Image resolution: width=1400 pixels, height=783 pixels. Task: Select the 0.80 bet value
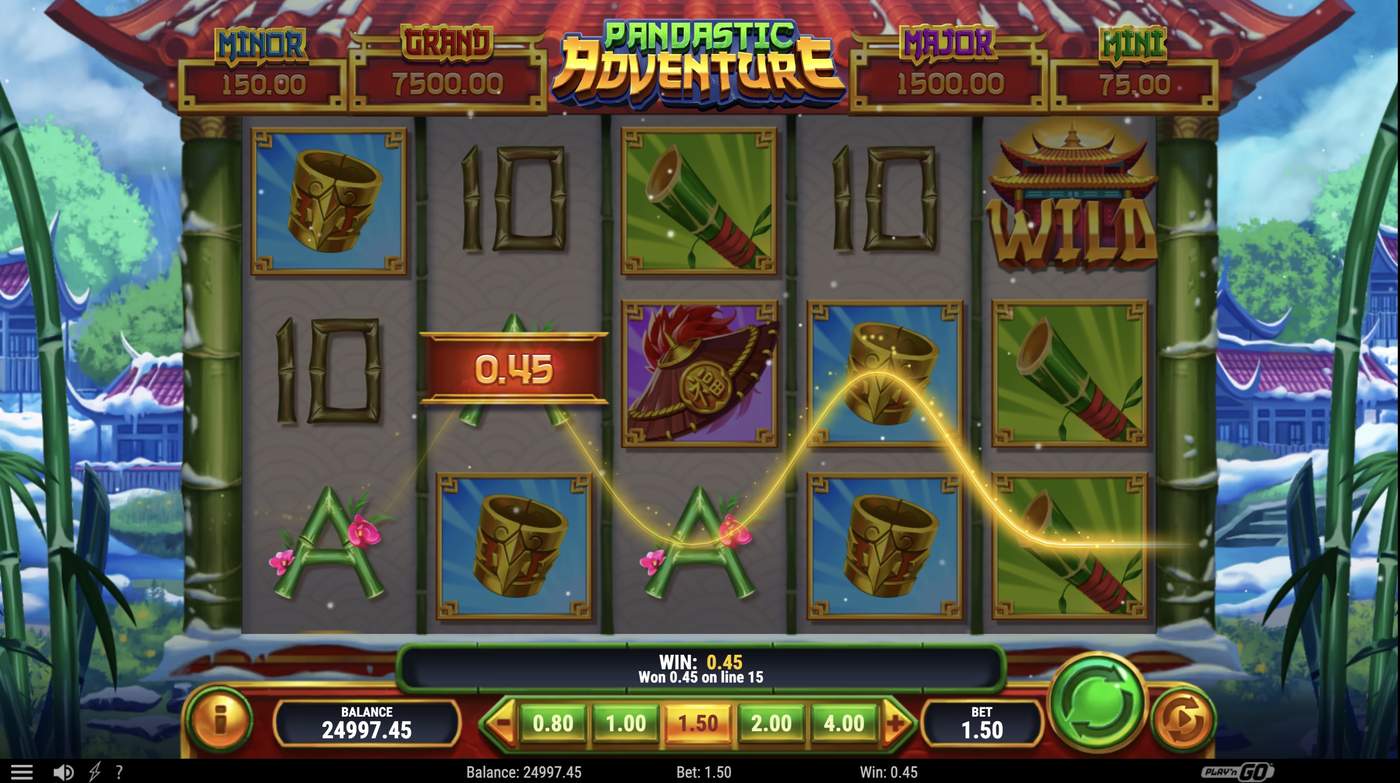click(553, 720)
